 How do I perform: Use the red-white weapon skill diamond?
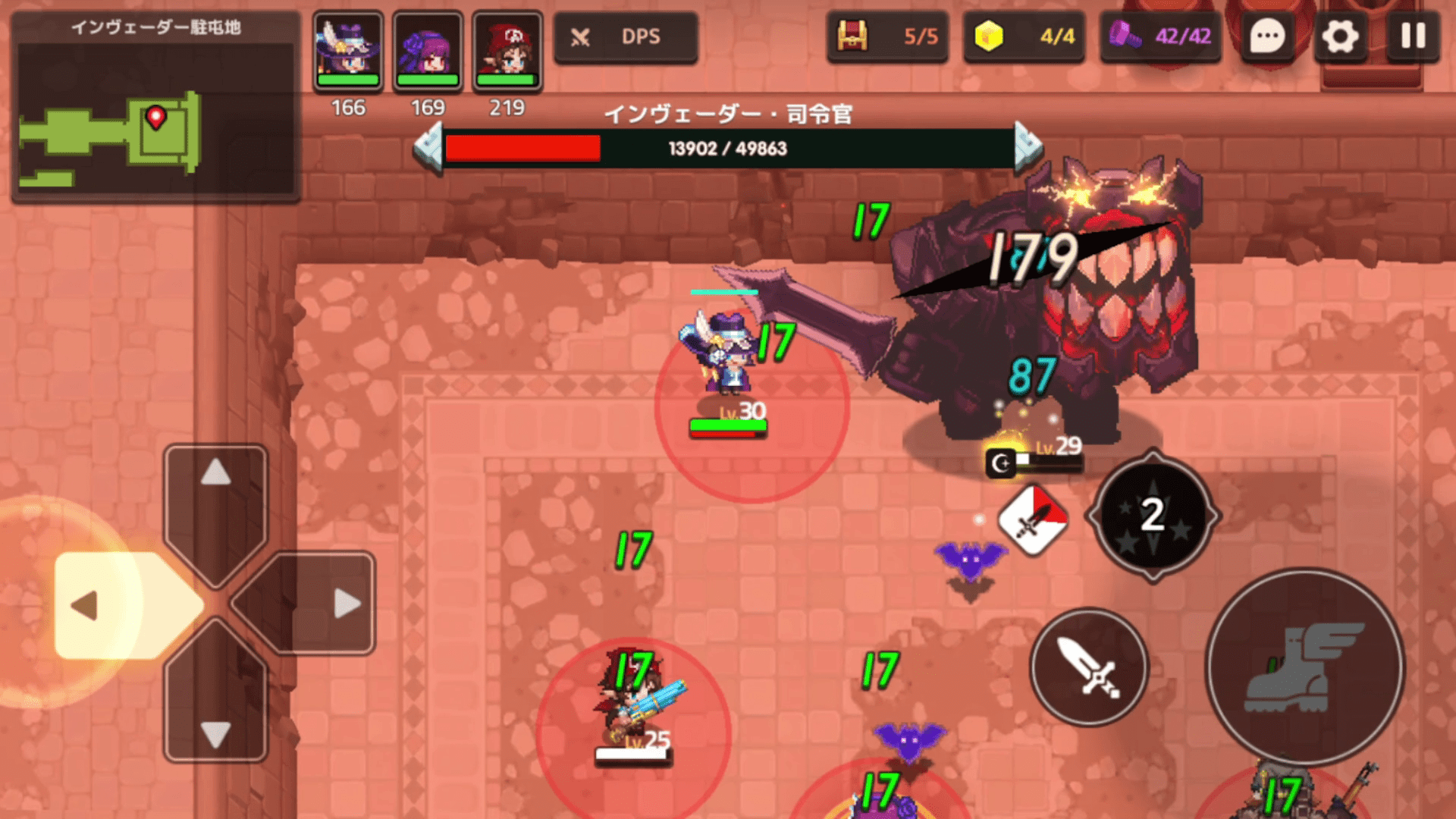[1033, 520]
